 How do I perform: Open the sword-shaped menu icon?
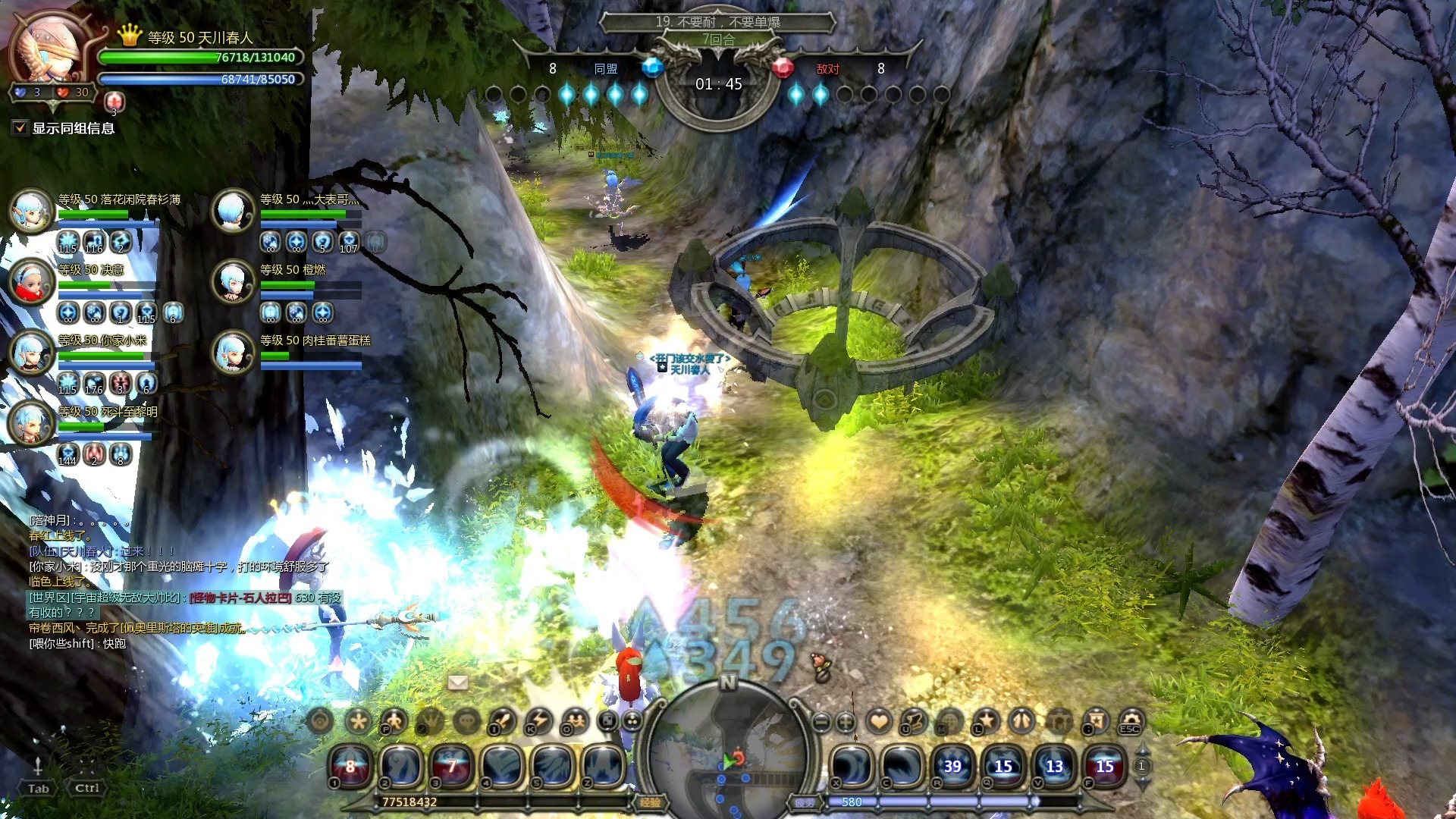click(x=503, y=720)
